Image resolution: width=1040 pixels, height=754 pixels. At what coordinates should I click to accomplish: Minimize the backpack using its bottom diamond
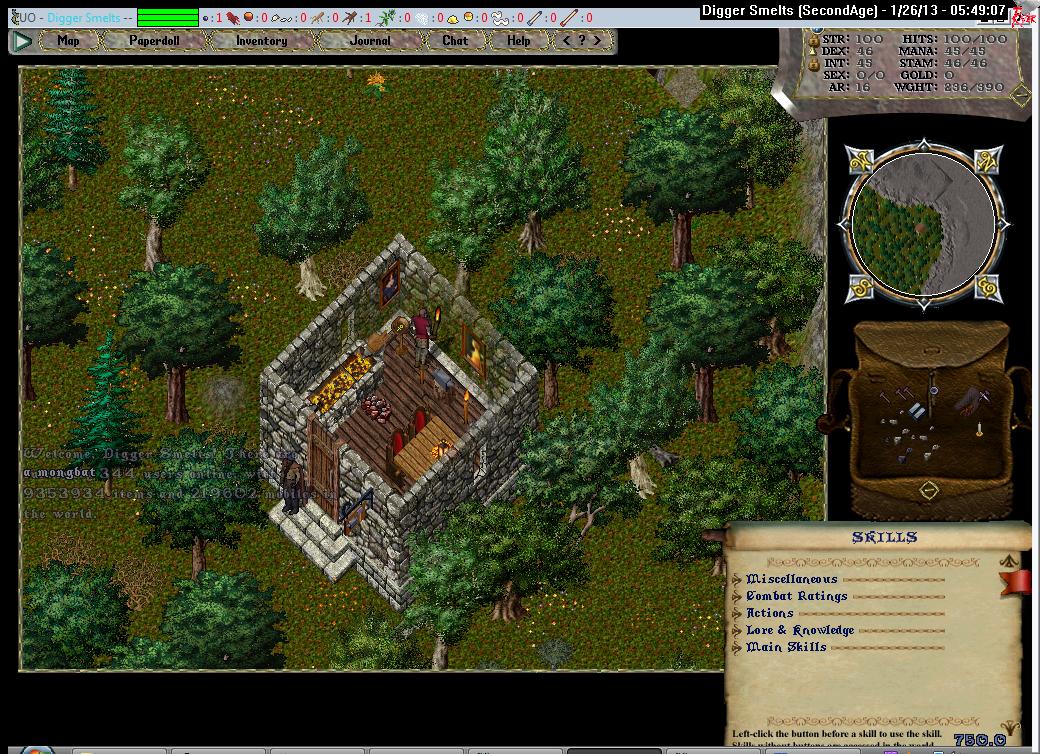click(929, 490)
